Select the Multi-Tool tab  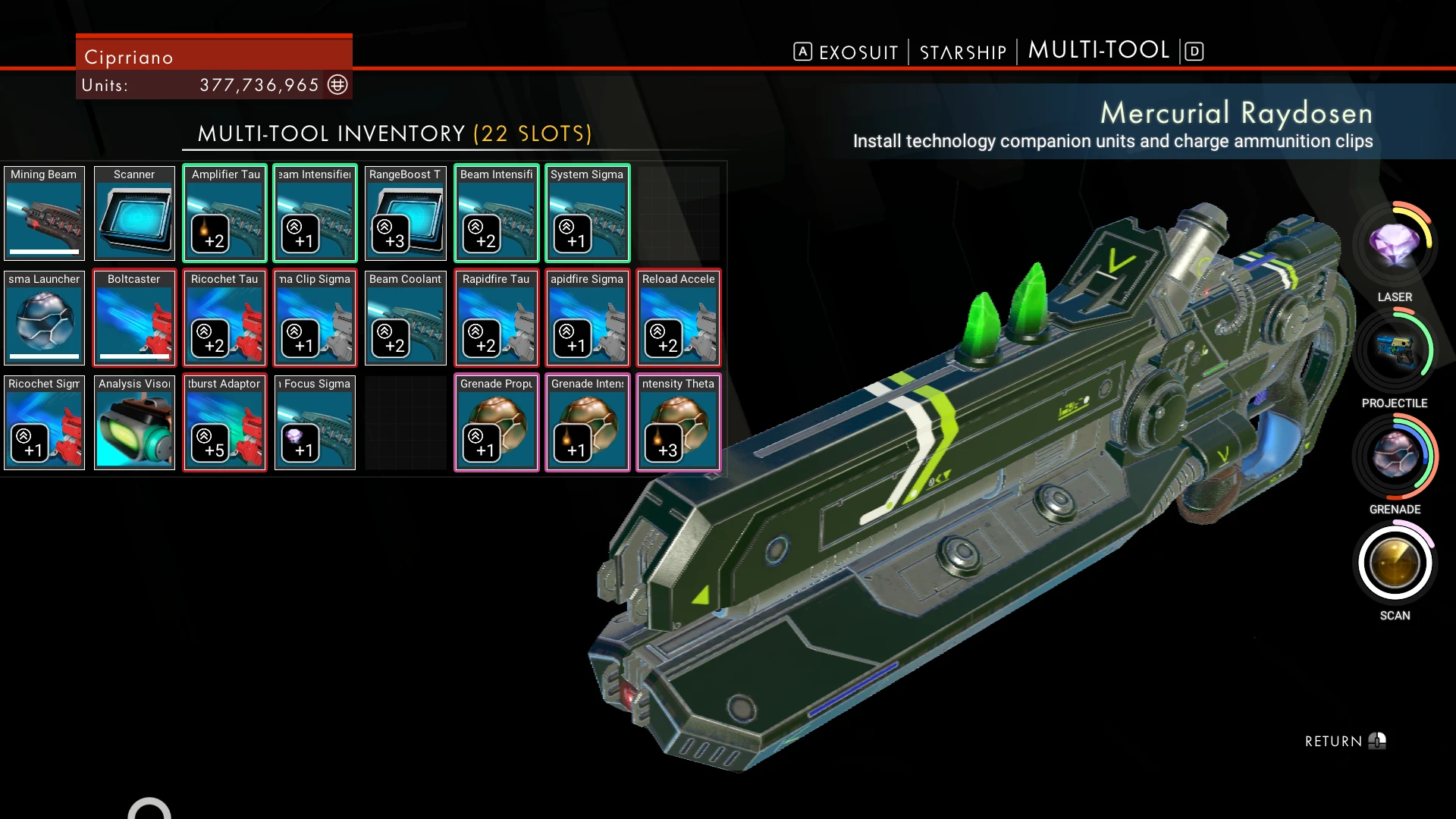tap(1098, 51)
